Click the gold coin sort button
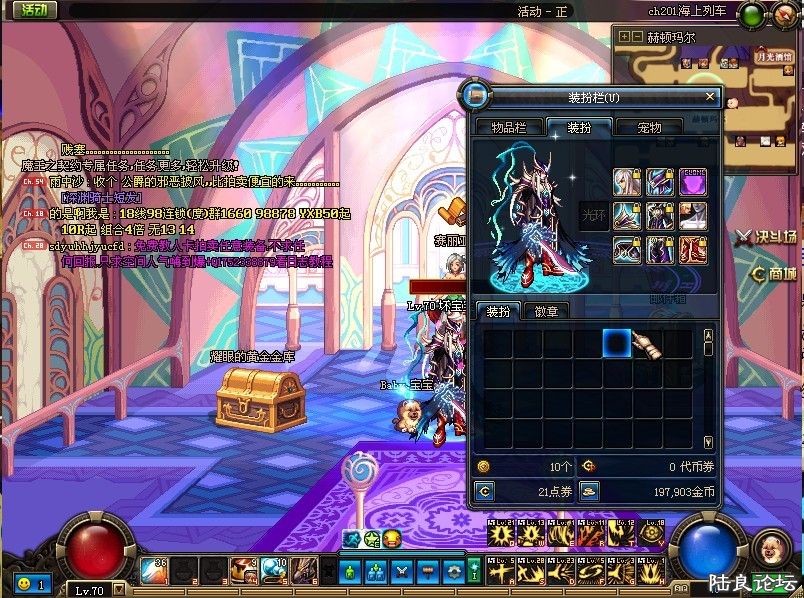Image resolution: width=804 pixels, height=598 pixels. [x=589, y=491]
